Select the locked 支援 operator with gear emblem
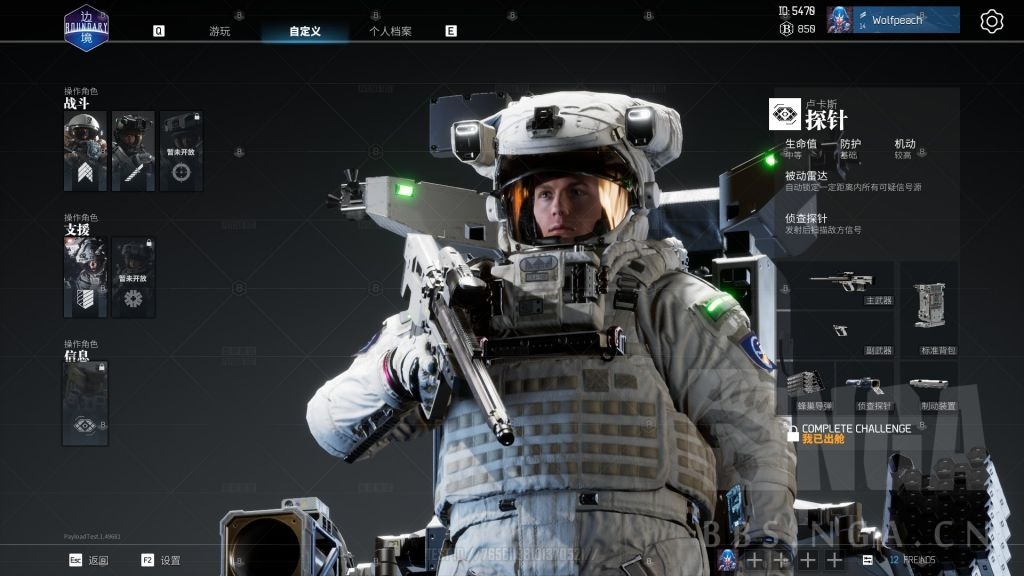Viewport: 1024px width, 576px height. point(133,277)
